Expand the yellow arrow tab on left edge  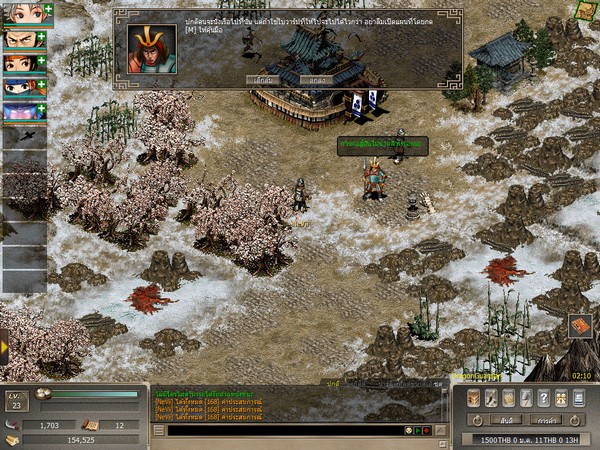pos(4,346)
